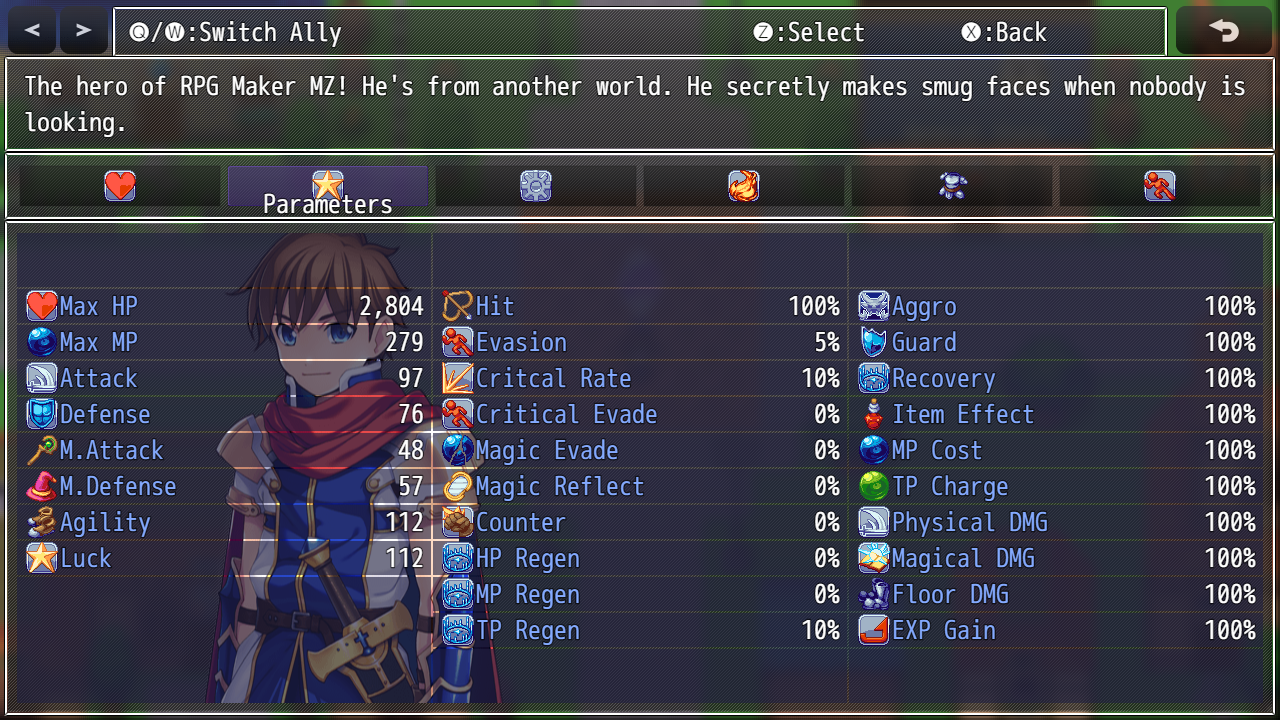Screen dimensions: 1280x720
Task: Select the Parameters tab
Action: (328, 187)
